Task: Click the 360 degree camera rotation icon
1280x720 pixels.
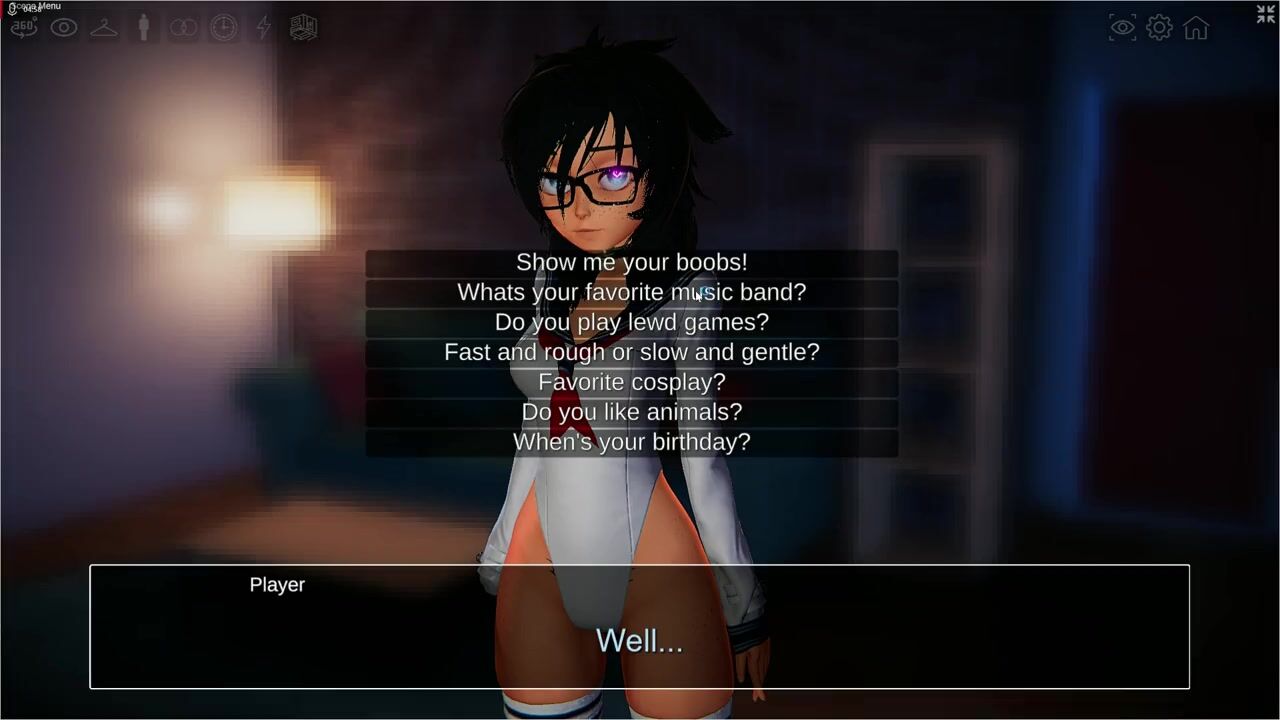Action: (24, 28)
